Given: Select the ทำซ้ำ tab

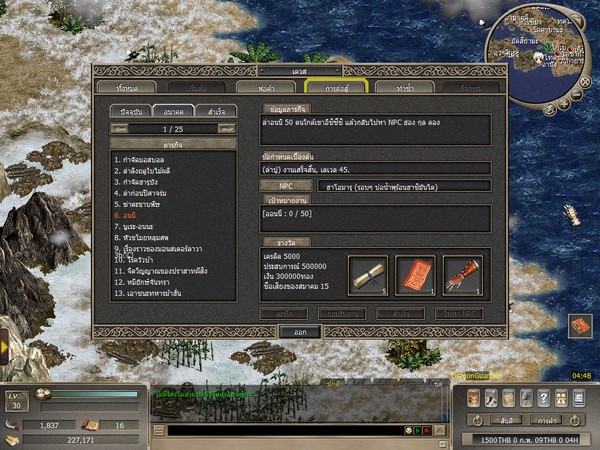Looking at the screenshot, I should [x=406, y=88].
